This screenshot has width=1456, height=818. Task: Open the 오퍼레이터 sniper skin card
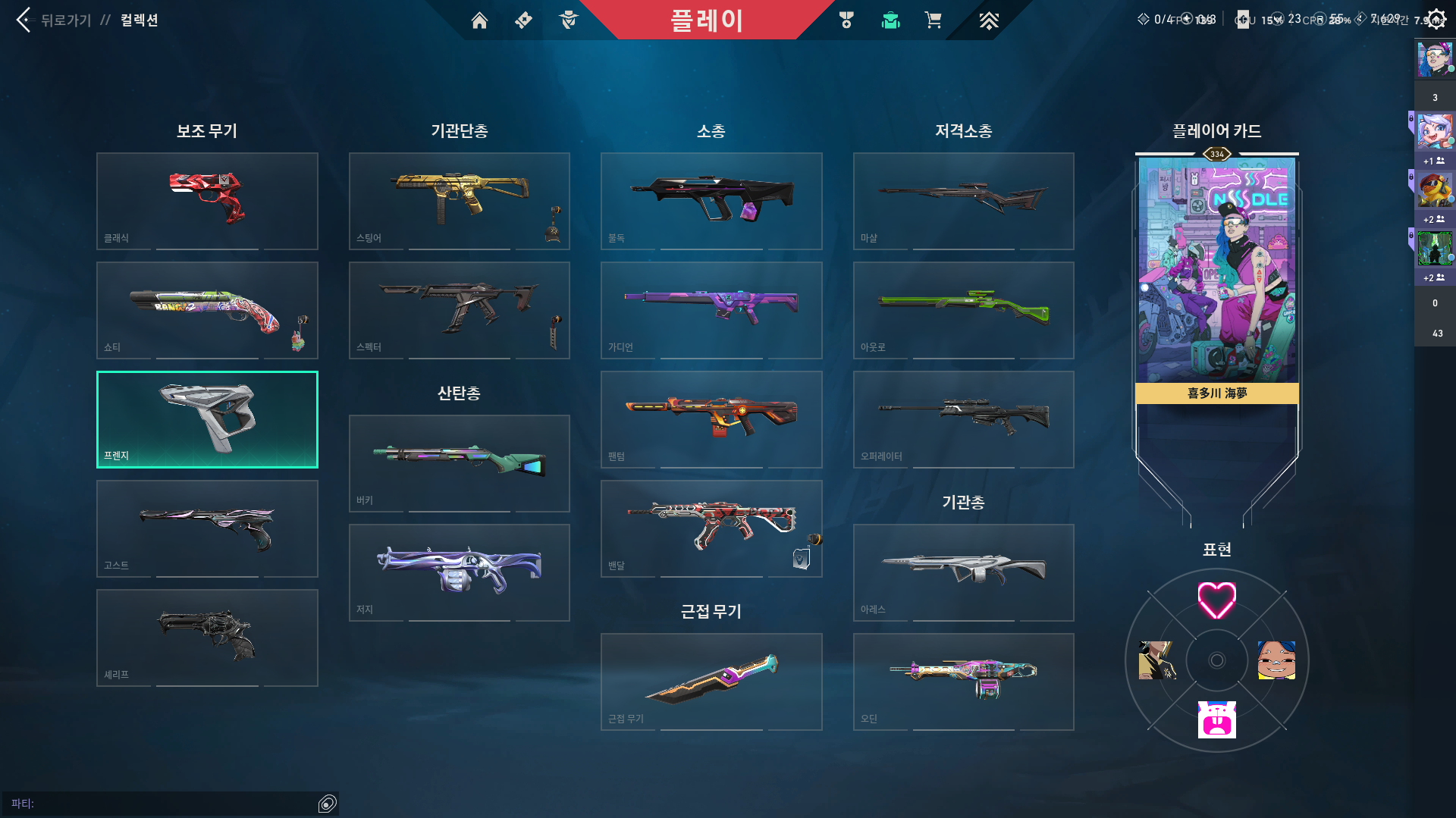coord(963,419)
